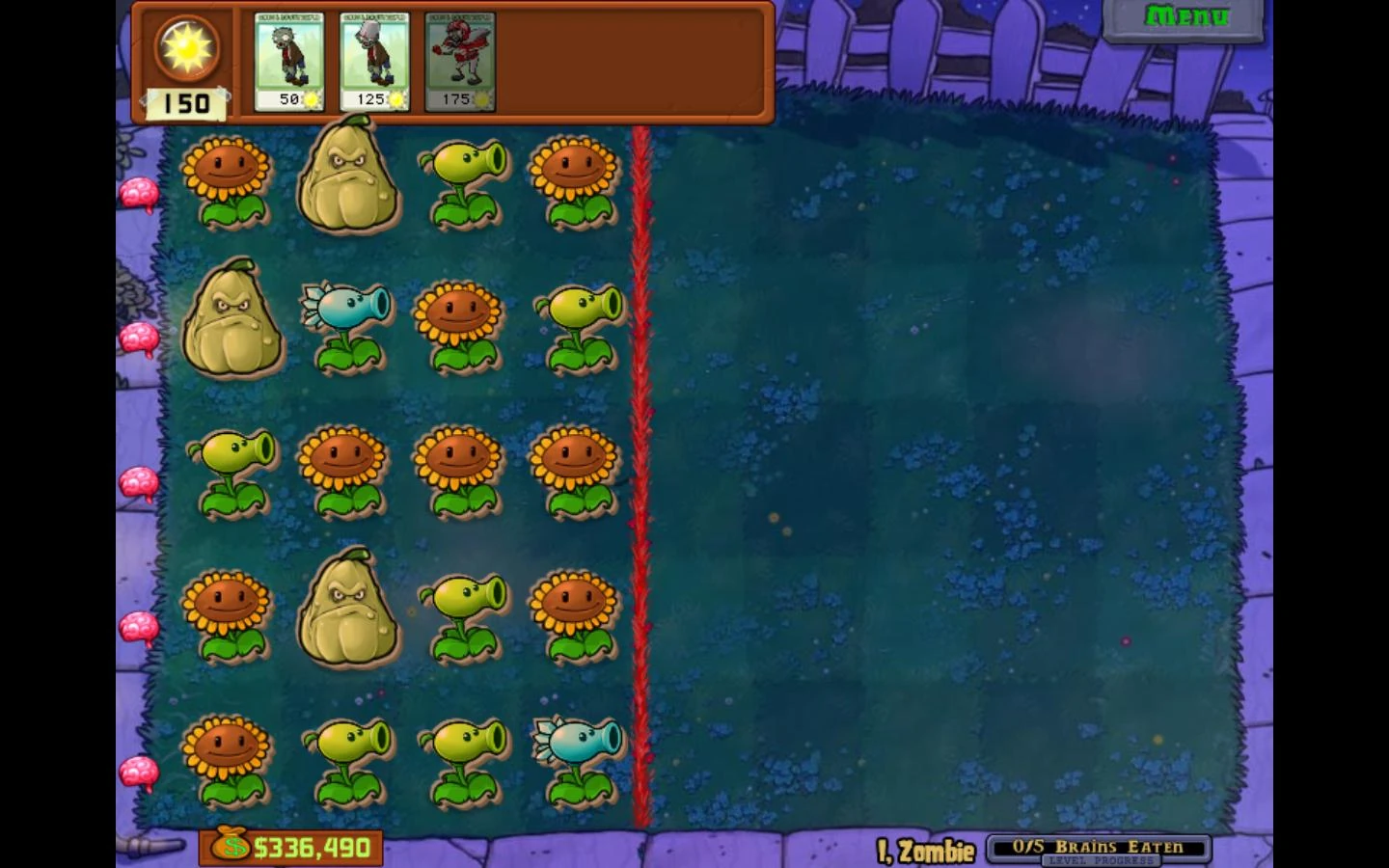Click the Snow Pea in the bottom row
Screen dimensions: 1389x868
576,757
